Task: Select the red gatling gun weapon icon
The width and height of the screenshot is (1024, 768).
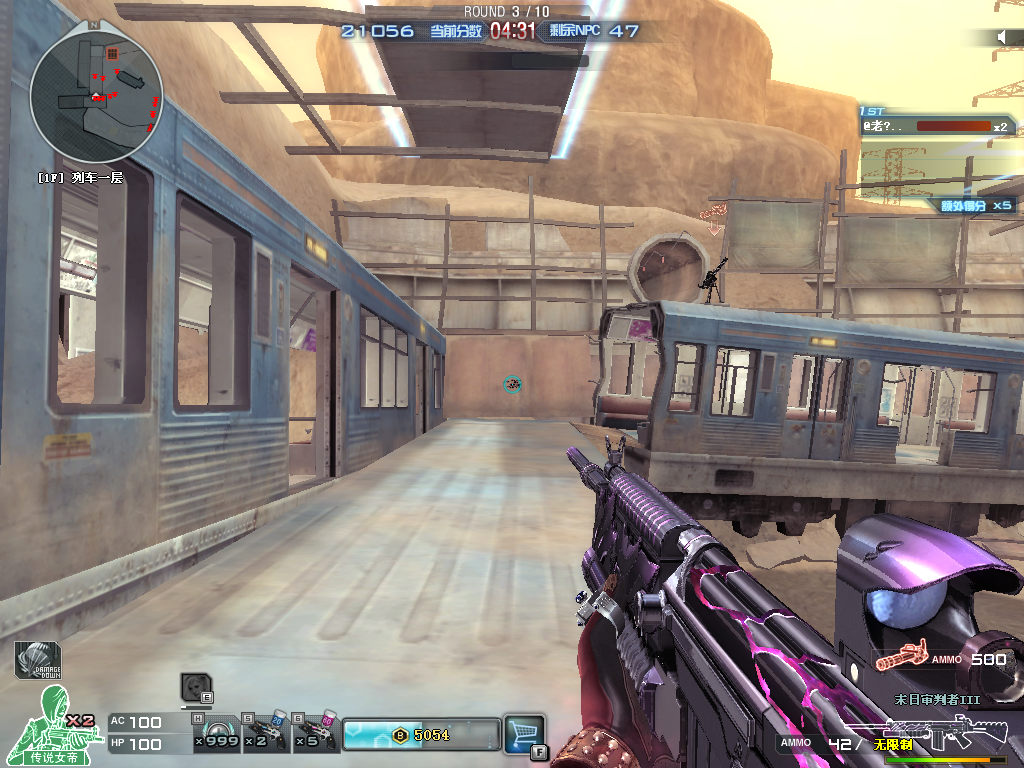Action: click(899, 660)
